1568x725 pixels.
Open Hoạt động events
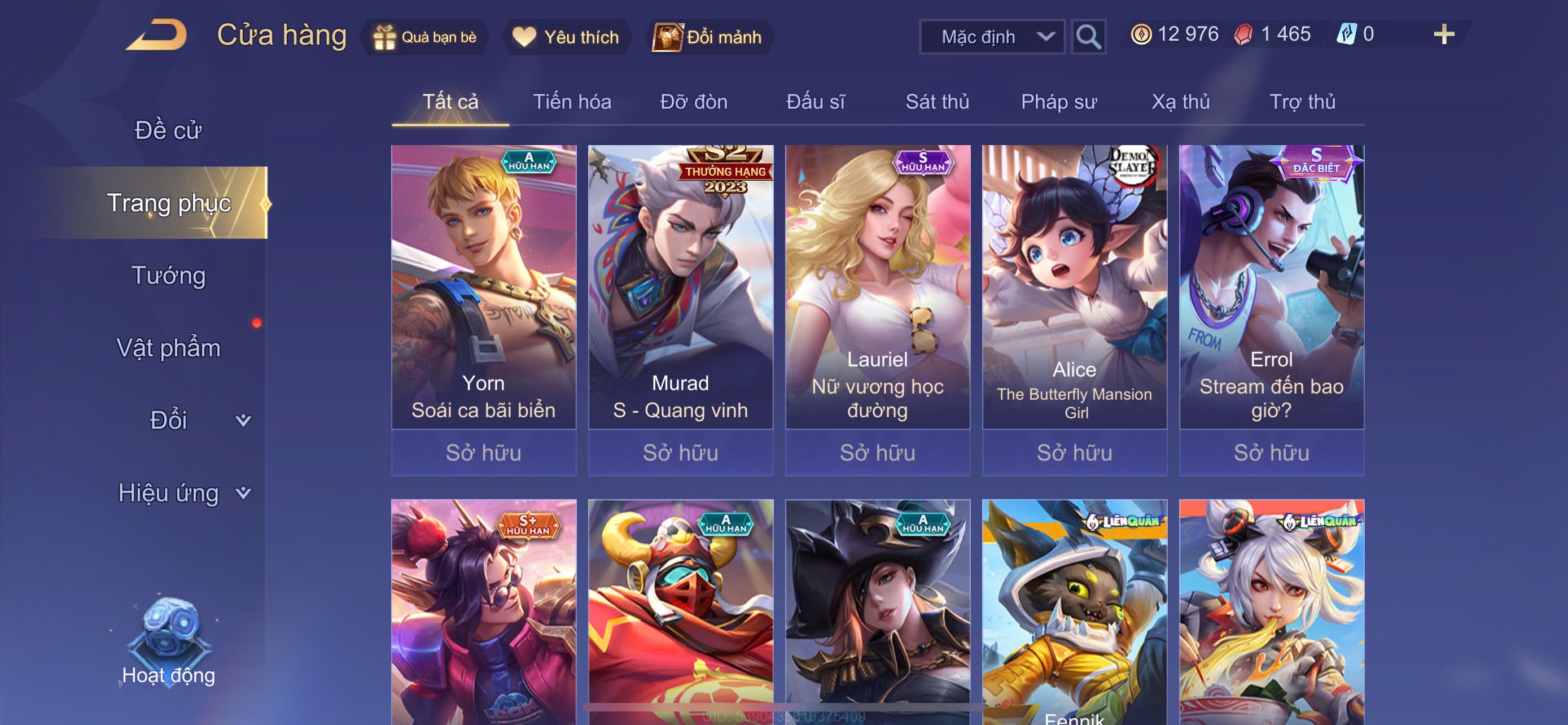[169, 645]
